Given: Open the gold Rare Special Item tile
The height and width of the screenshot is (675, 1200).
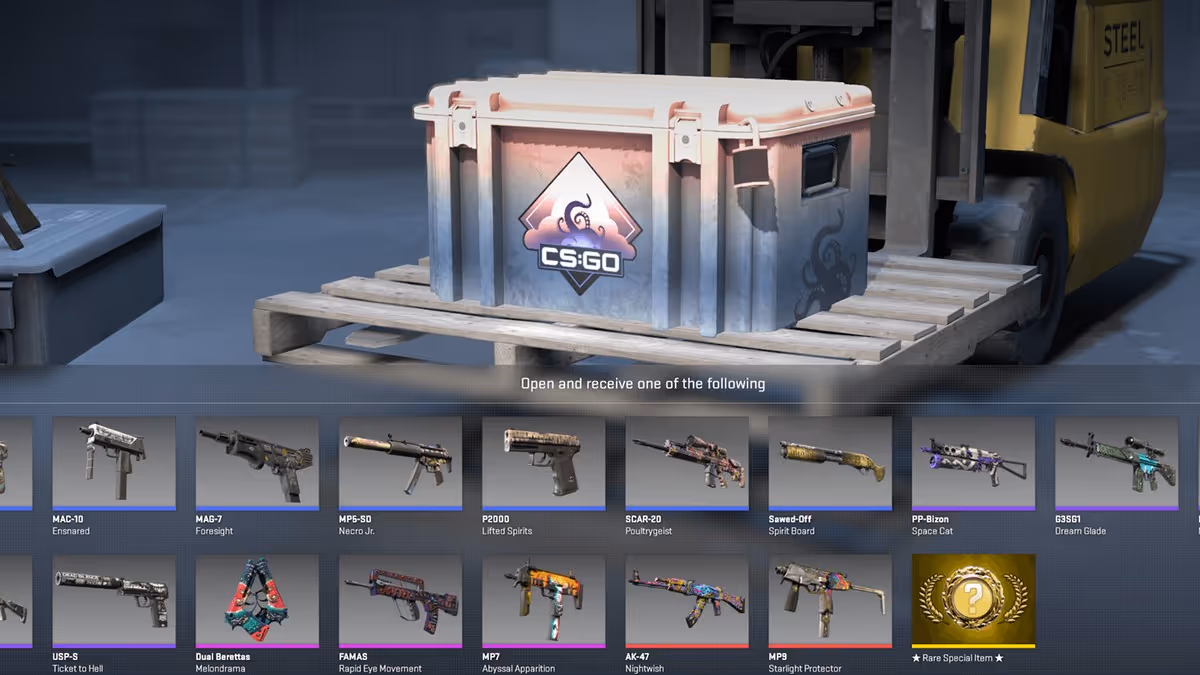Looking at the screenshot, I should 973,600.
